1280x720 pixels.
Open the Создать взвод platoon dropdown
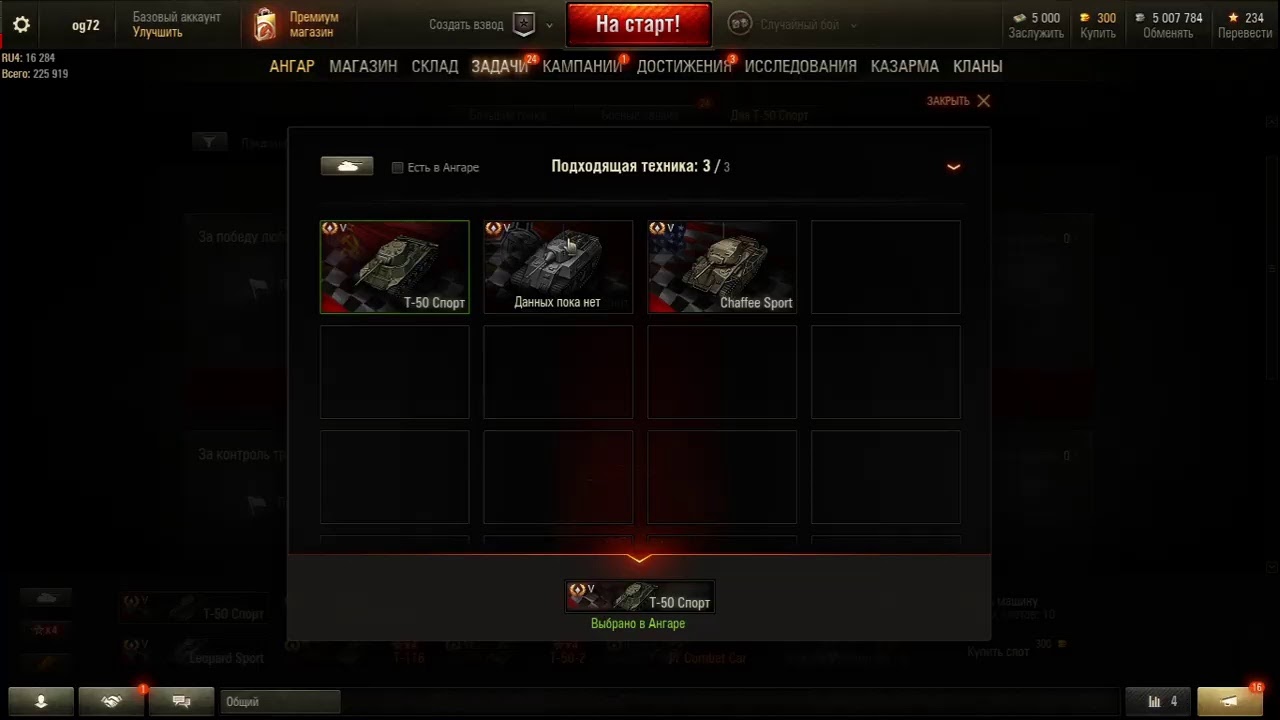click(x=549, y=25)
